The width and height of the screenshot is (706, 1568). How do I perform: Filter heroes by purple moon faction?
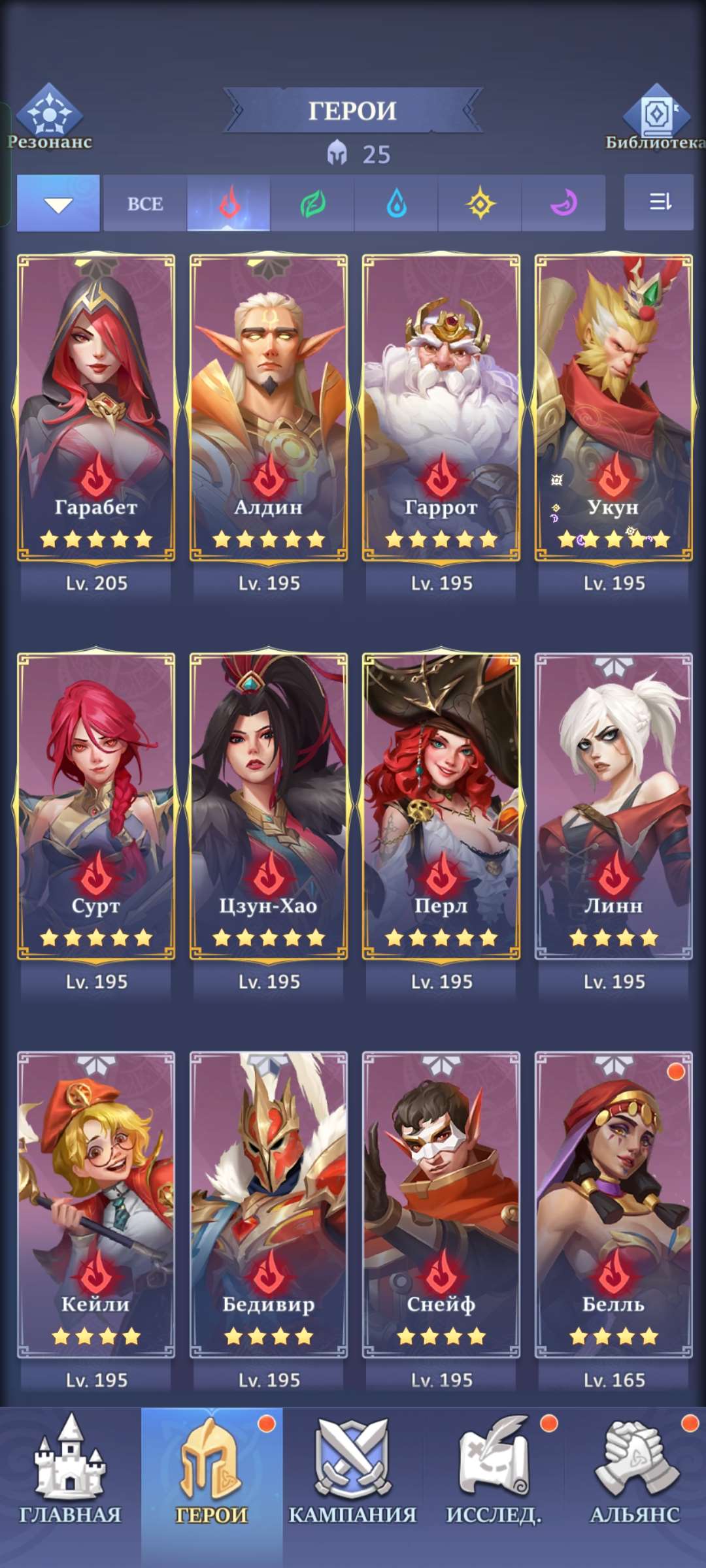563,204
